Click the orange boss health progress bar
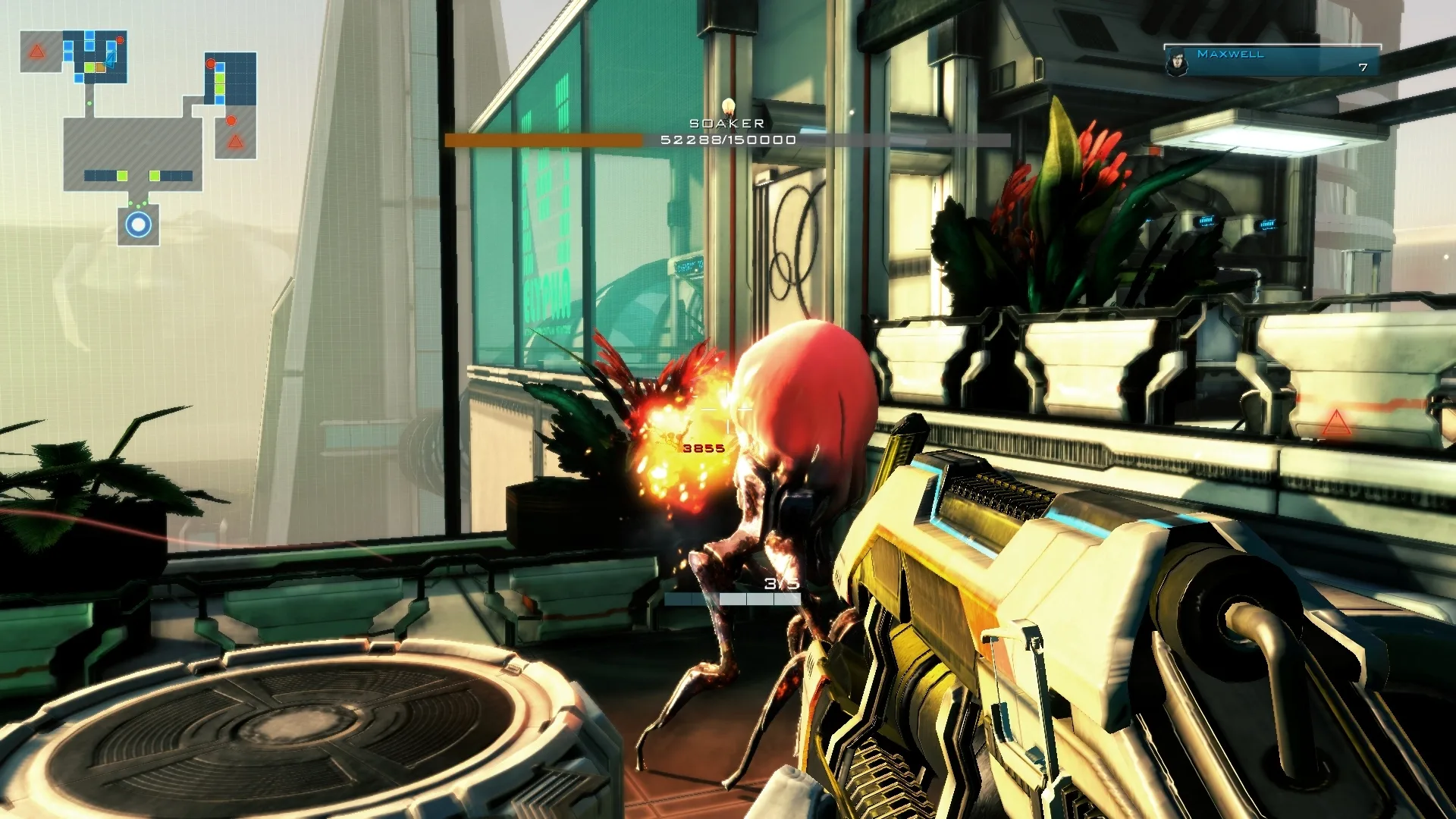1456x819 pixels. coord(544,140)
